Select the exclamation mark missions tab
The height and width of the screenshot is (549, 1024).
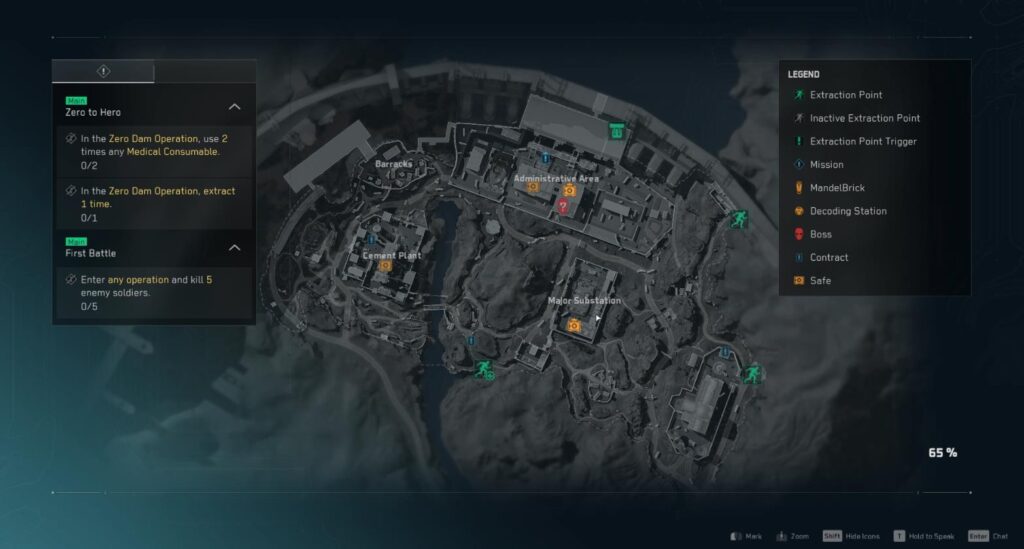[104, 71]
